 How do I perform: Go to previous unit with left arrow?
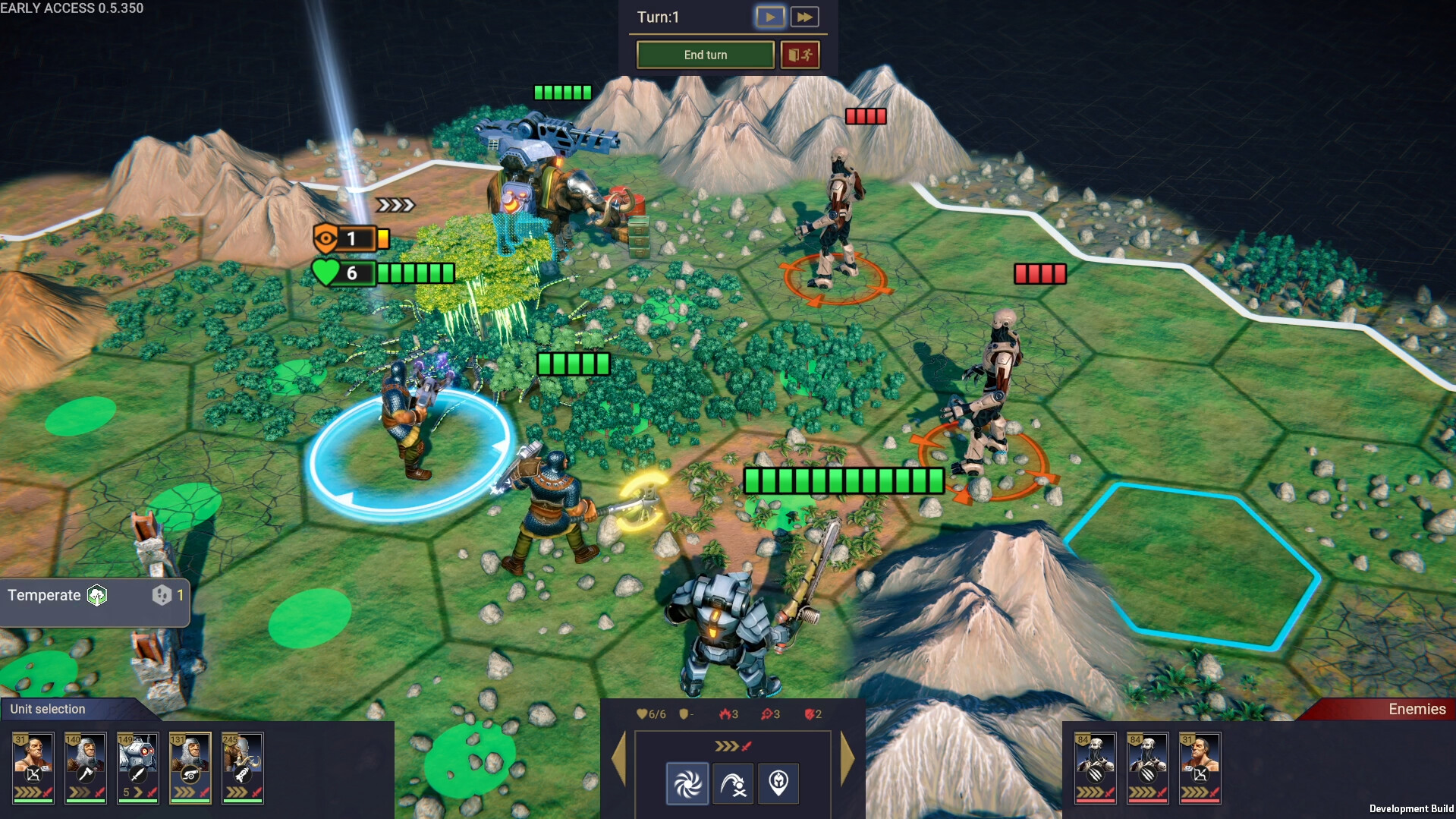pos(619,758)
